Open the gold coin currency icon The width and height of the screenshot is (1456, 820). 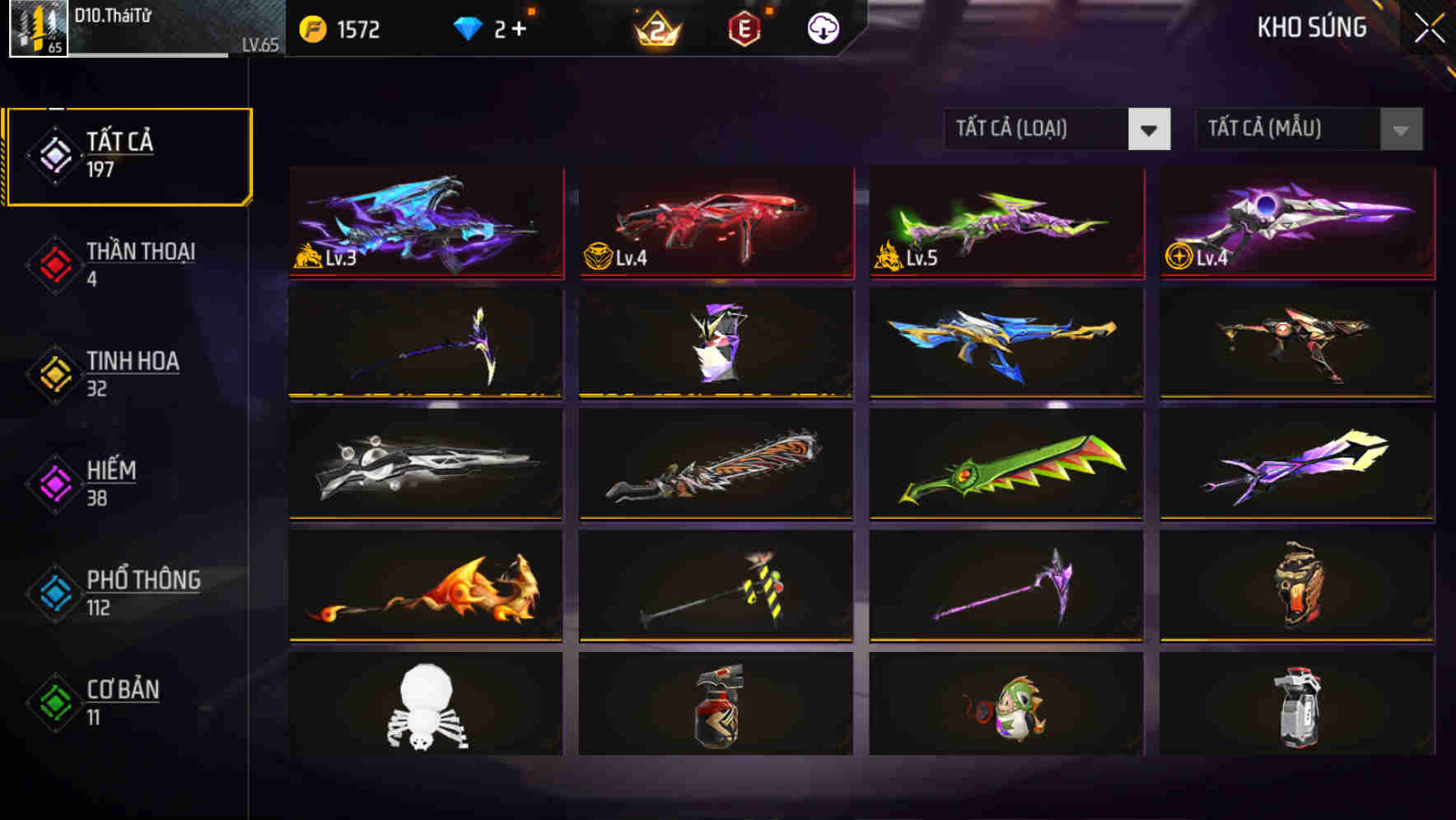313,29
